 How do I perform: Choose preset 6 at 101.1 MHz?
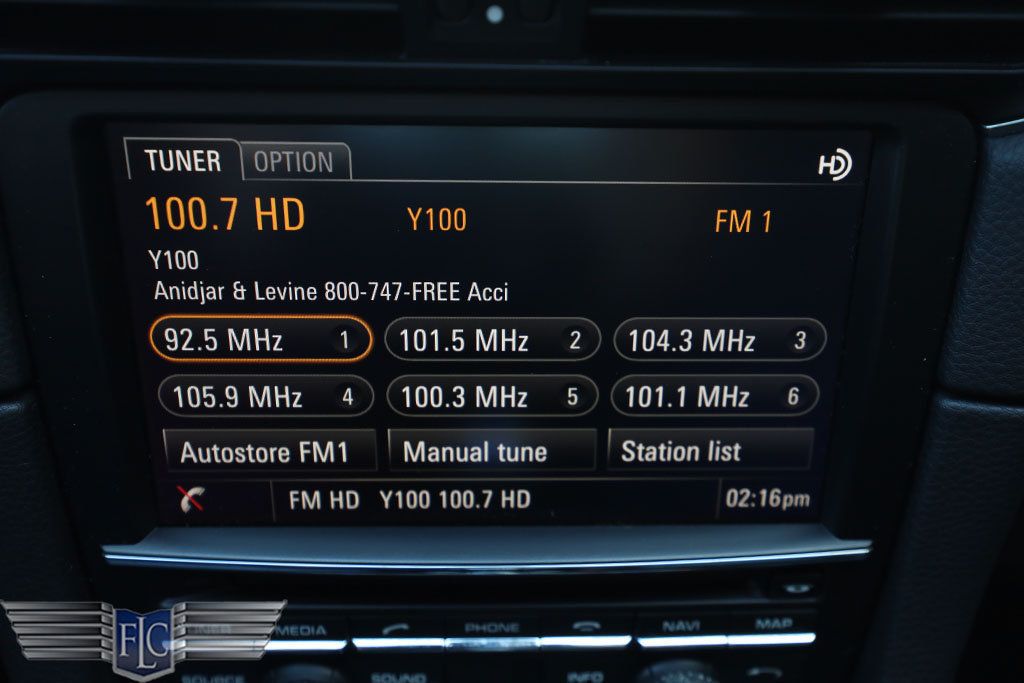point(714,397)
